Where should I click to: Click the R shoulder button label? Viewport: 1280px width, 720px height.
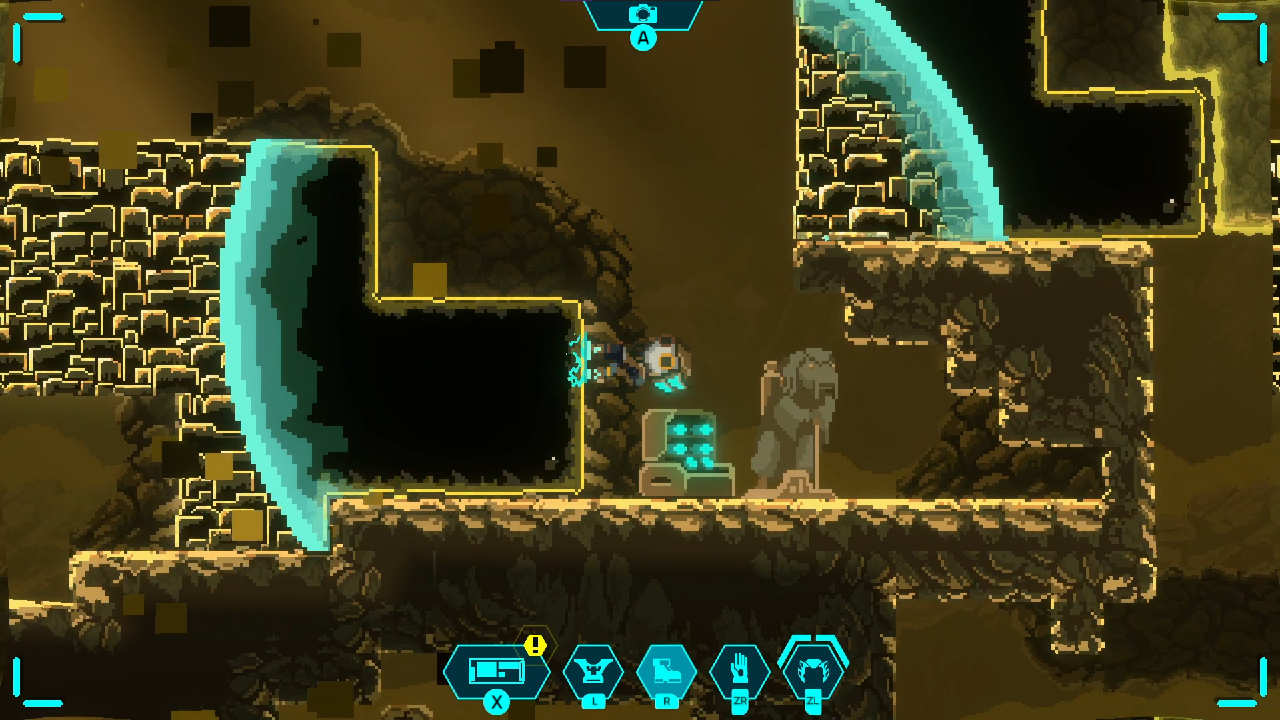[668, 700]
